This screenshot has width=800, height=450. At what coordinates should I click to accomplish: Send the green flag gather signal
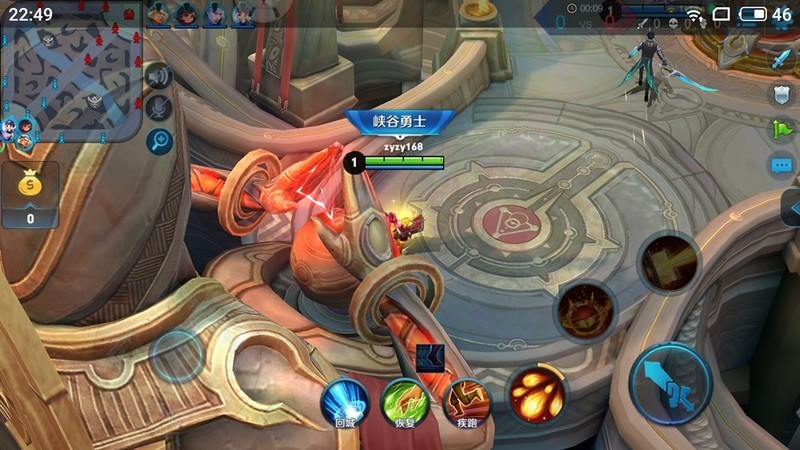click(x=781, y=130)
